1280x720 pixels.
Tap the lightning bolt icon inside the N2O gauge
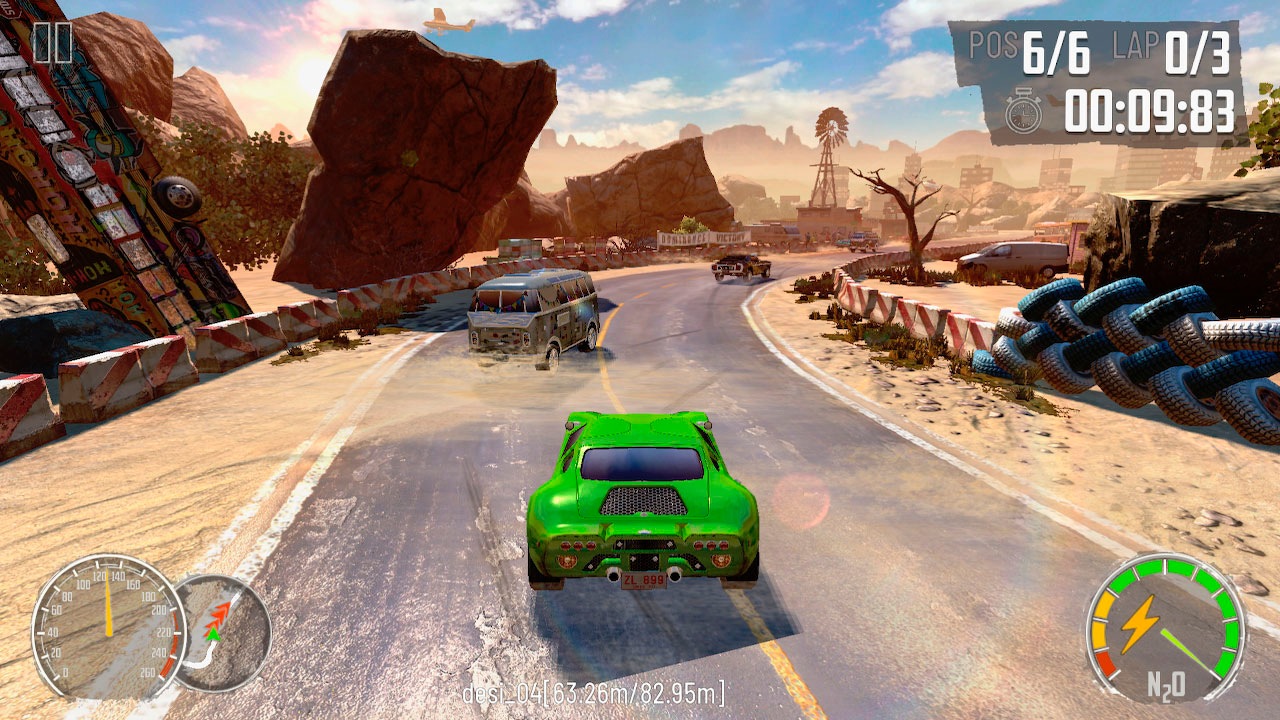pos(1141,625)
